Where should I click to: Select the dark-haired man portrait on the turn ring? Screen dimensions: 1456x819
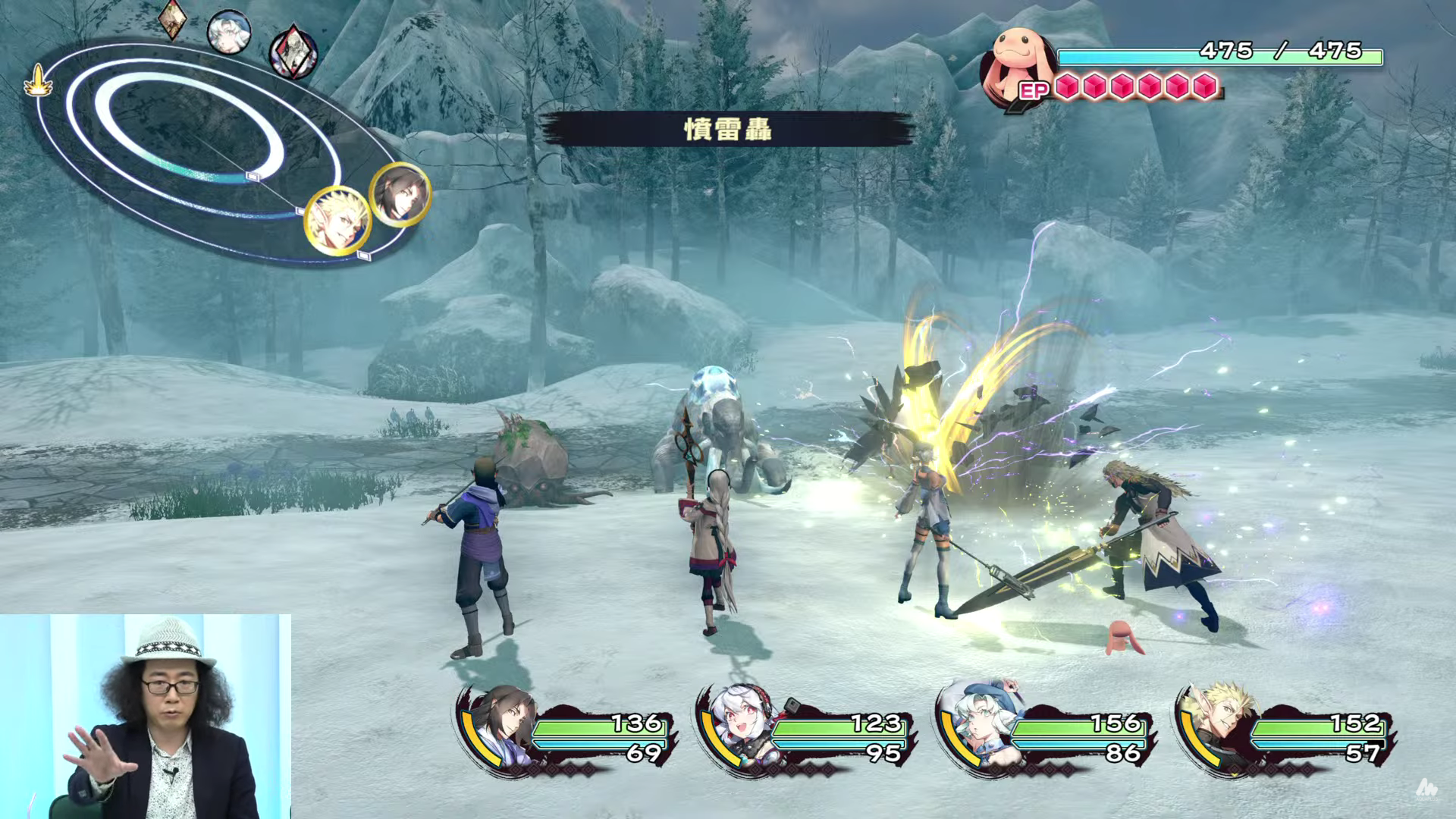pos(400,195)
